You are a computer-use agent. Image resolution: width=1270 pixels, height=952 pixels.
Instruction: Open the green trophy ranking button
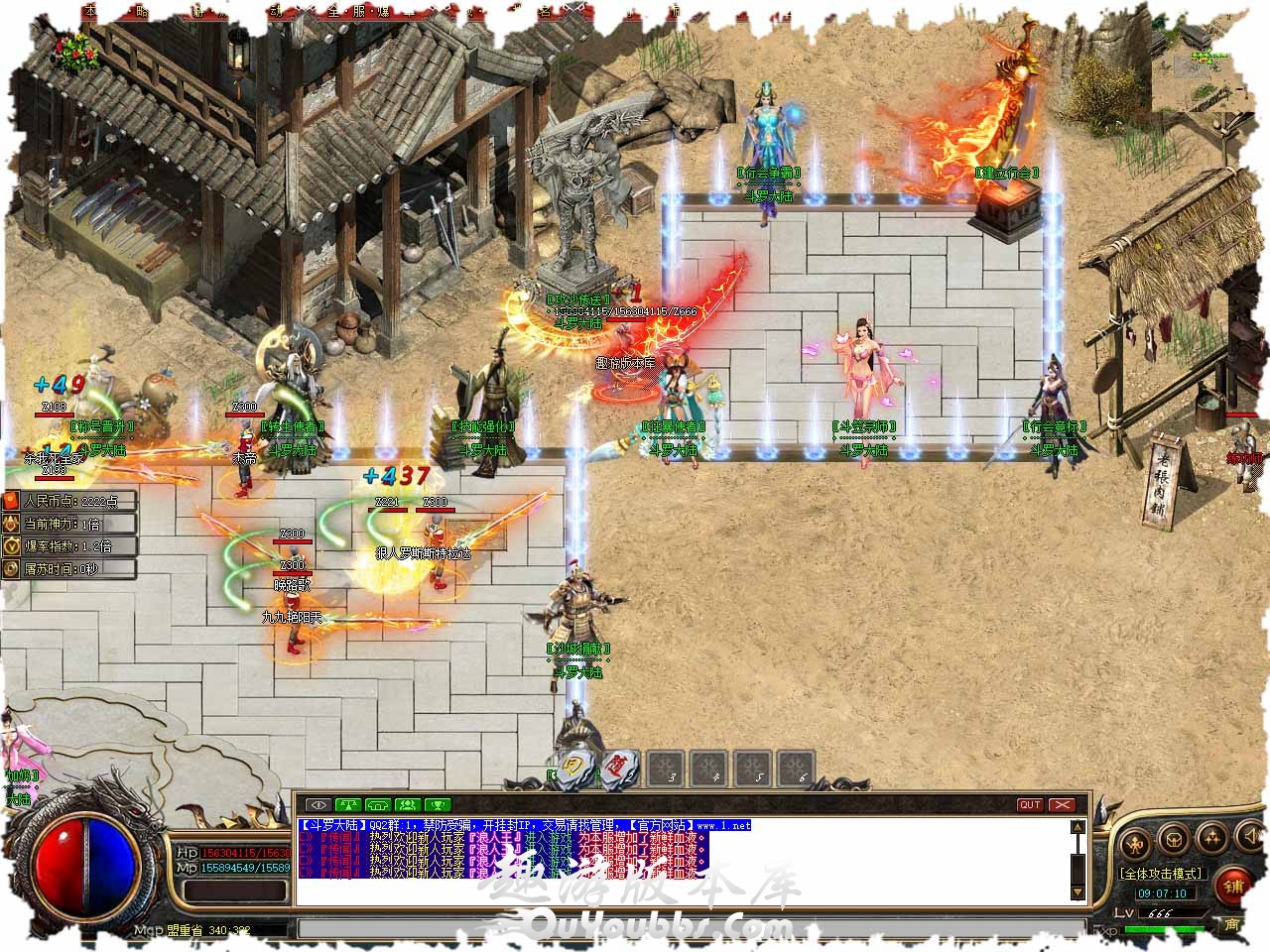click(438, 804)
